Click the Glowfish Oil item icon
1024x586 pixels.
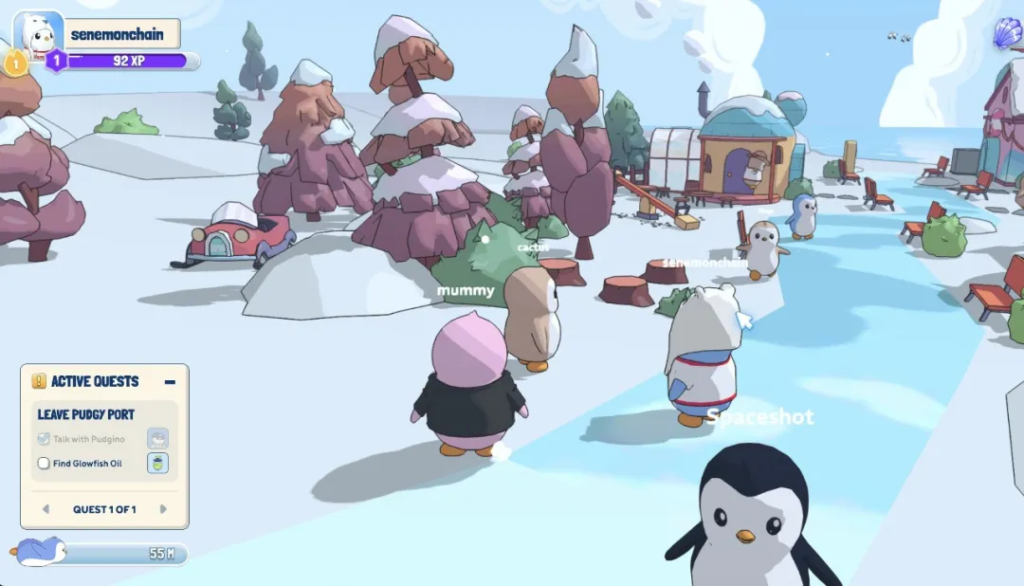click(x=158, y=462)
